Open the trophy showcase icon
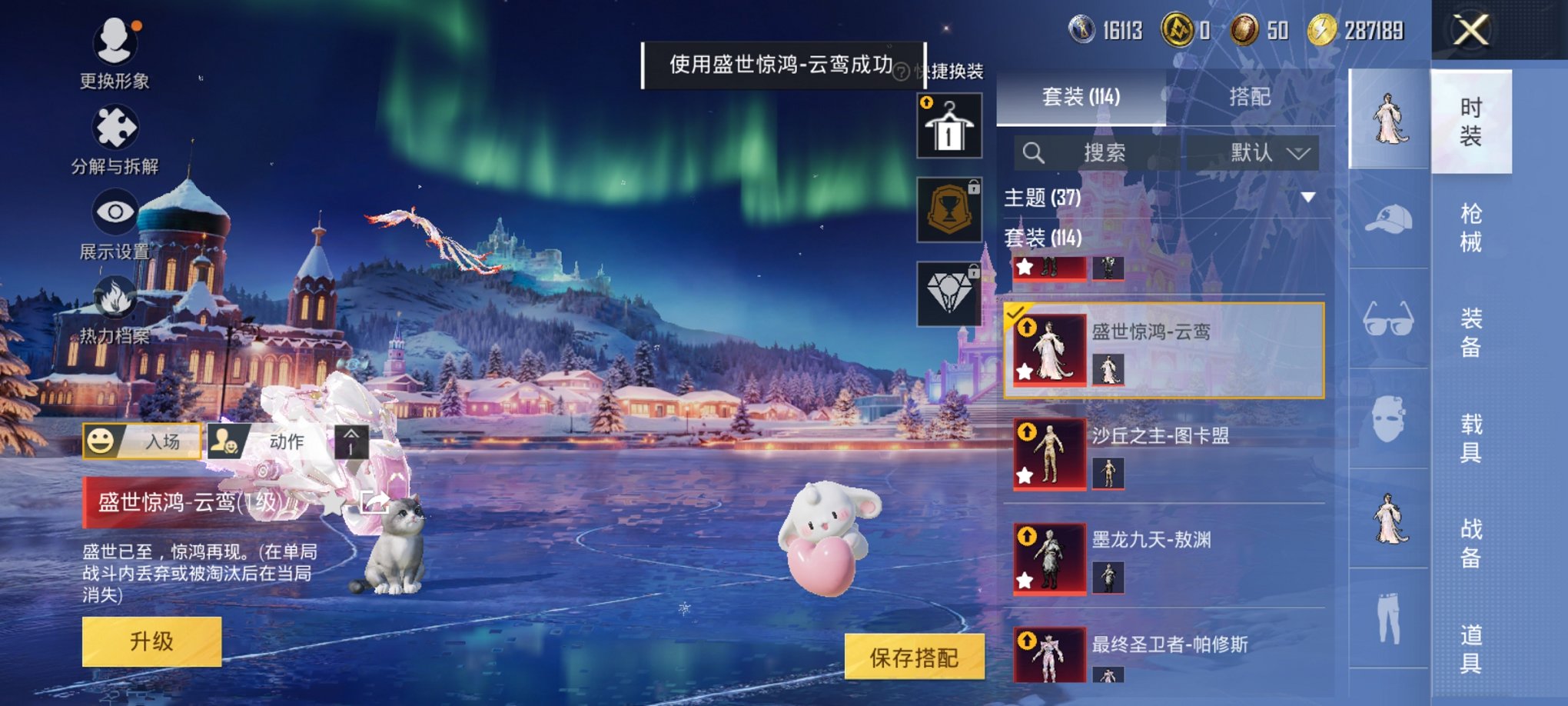Viewport: 1568px width, 706px height. pyautogui.click(x=949, y=210)
